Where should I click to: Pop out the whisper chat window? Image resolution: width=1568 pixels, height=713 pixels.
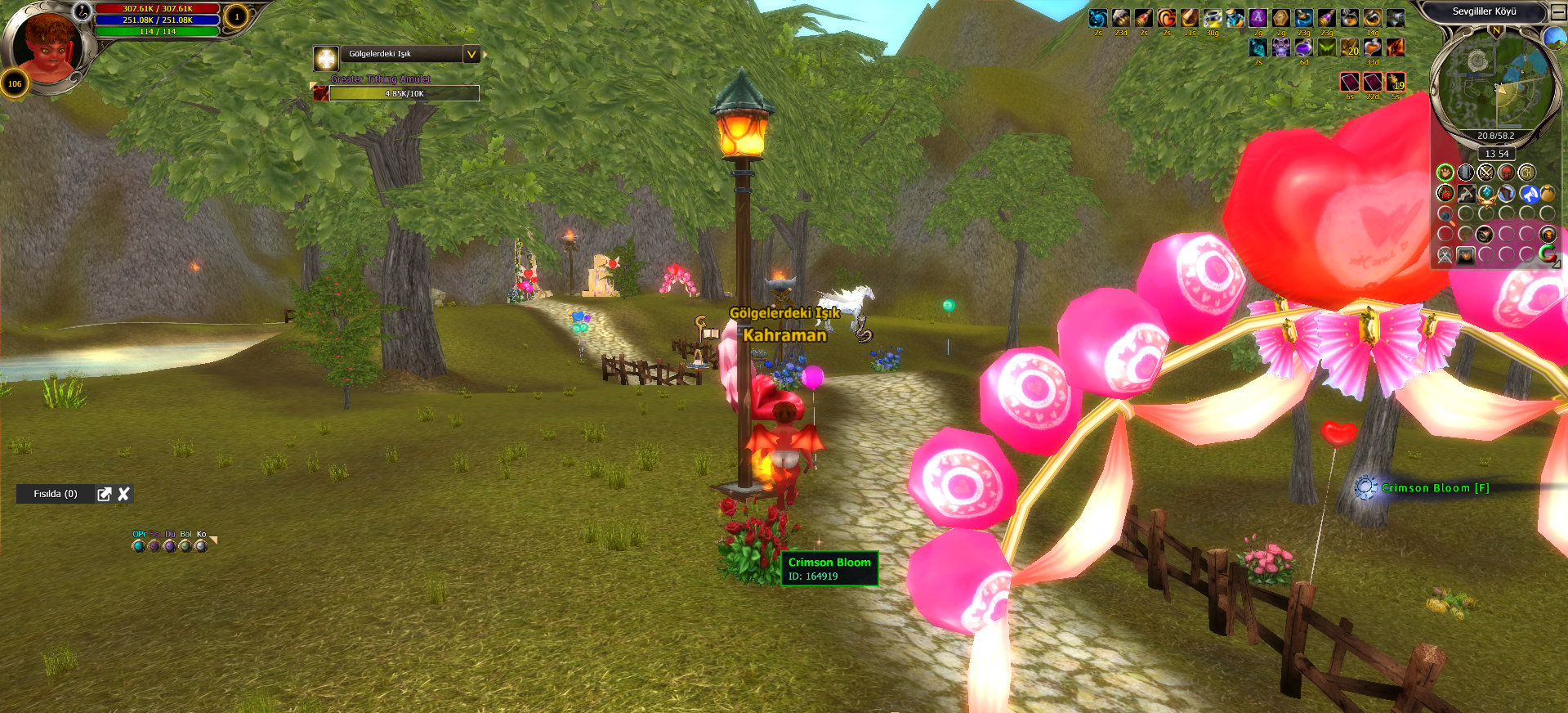105,494
